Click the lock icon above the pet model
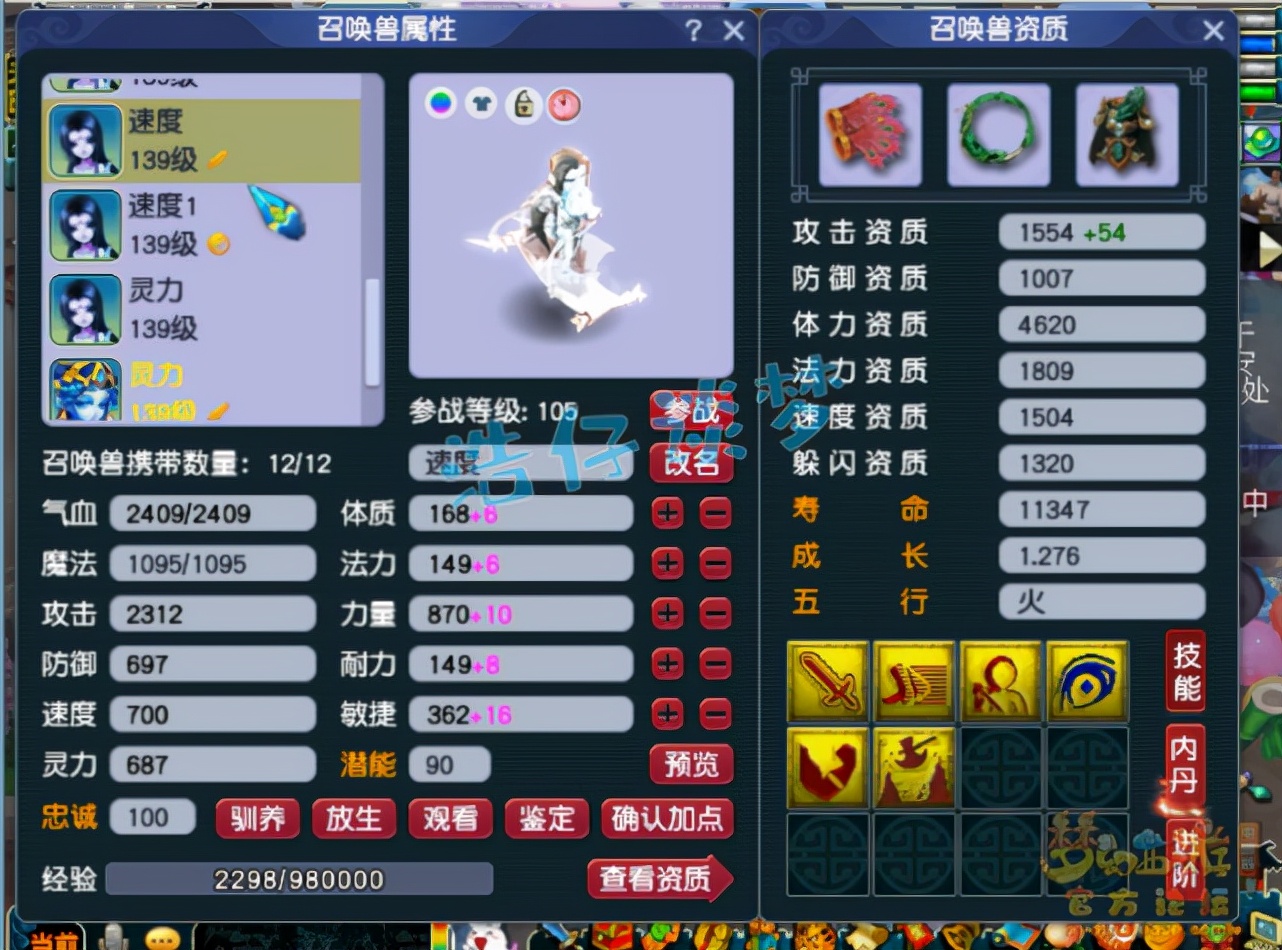This screenshot has width=1282, height=950. click(x=524, y=104)
